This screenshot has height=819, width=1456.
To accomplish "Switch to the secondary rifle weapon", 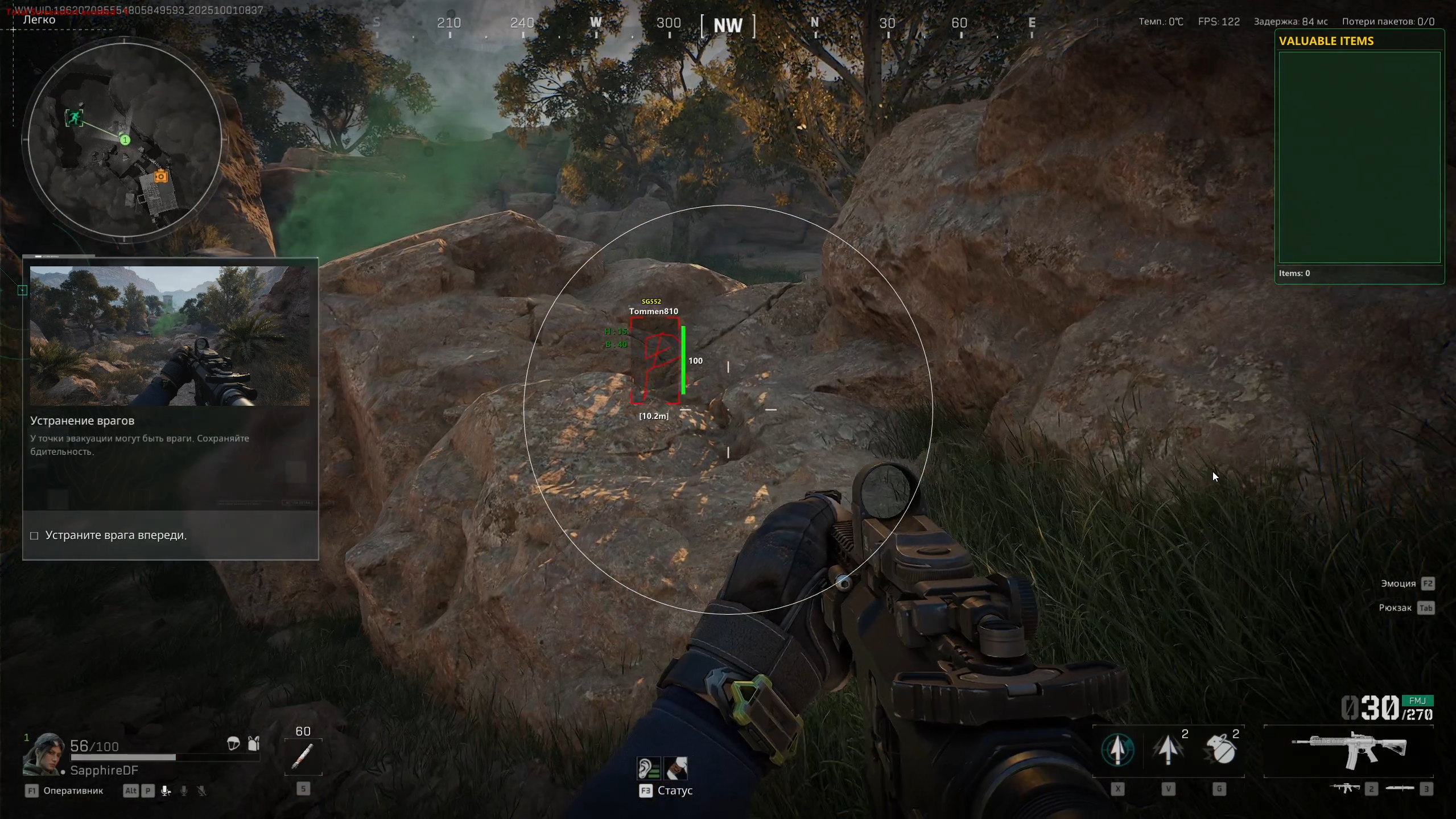I will point(1346,788).
